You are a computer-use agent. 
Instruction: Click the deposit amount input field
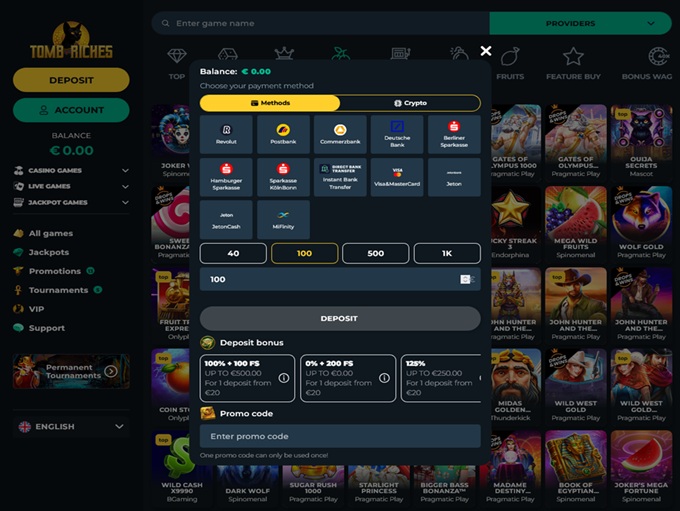[325, 280]
